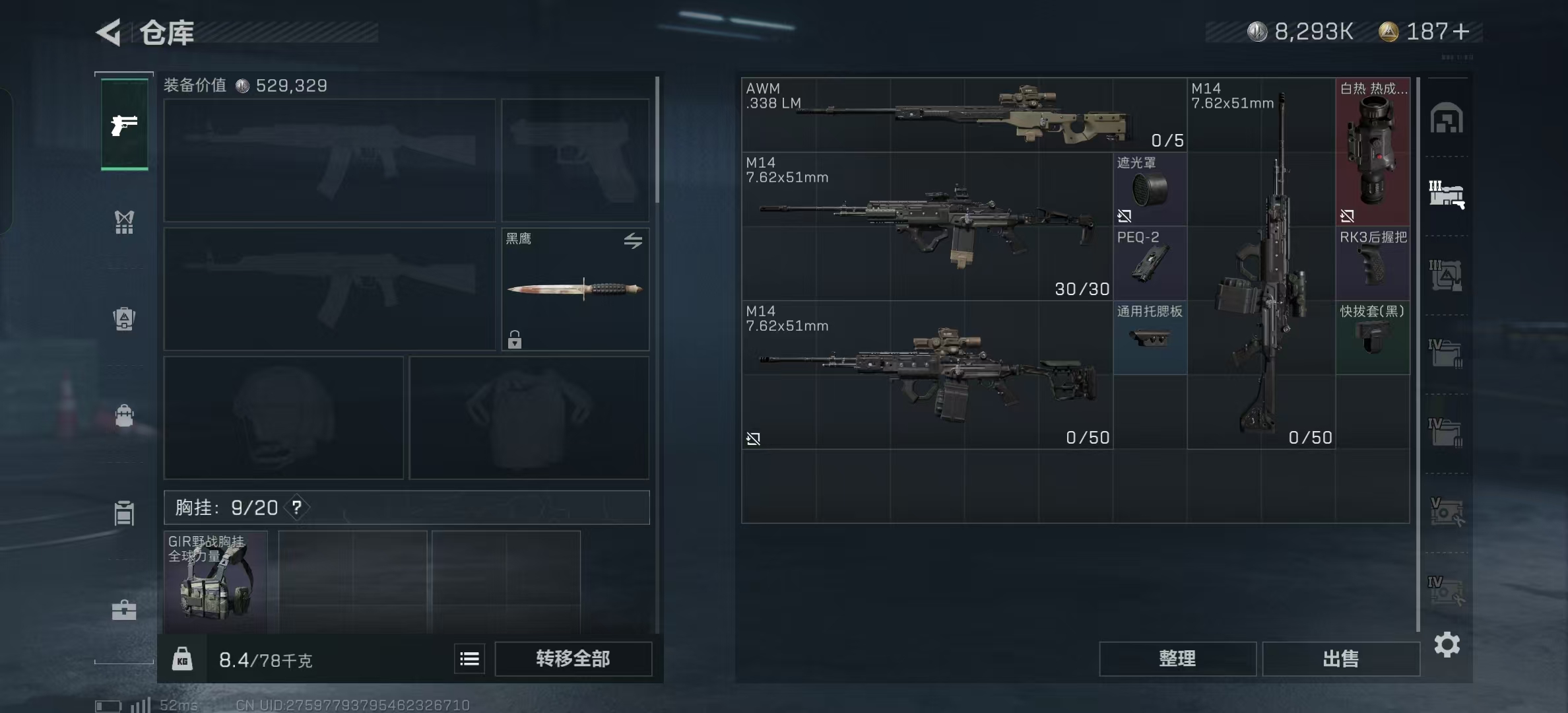The image size is (1568, 713).
Task: Switch to the pistol weapons tab
Action: click(x=124, y=125)
